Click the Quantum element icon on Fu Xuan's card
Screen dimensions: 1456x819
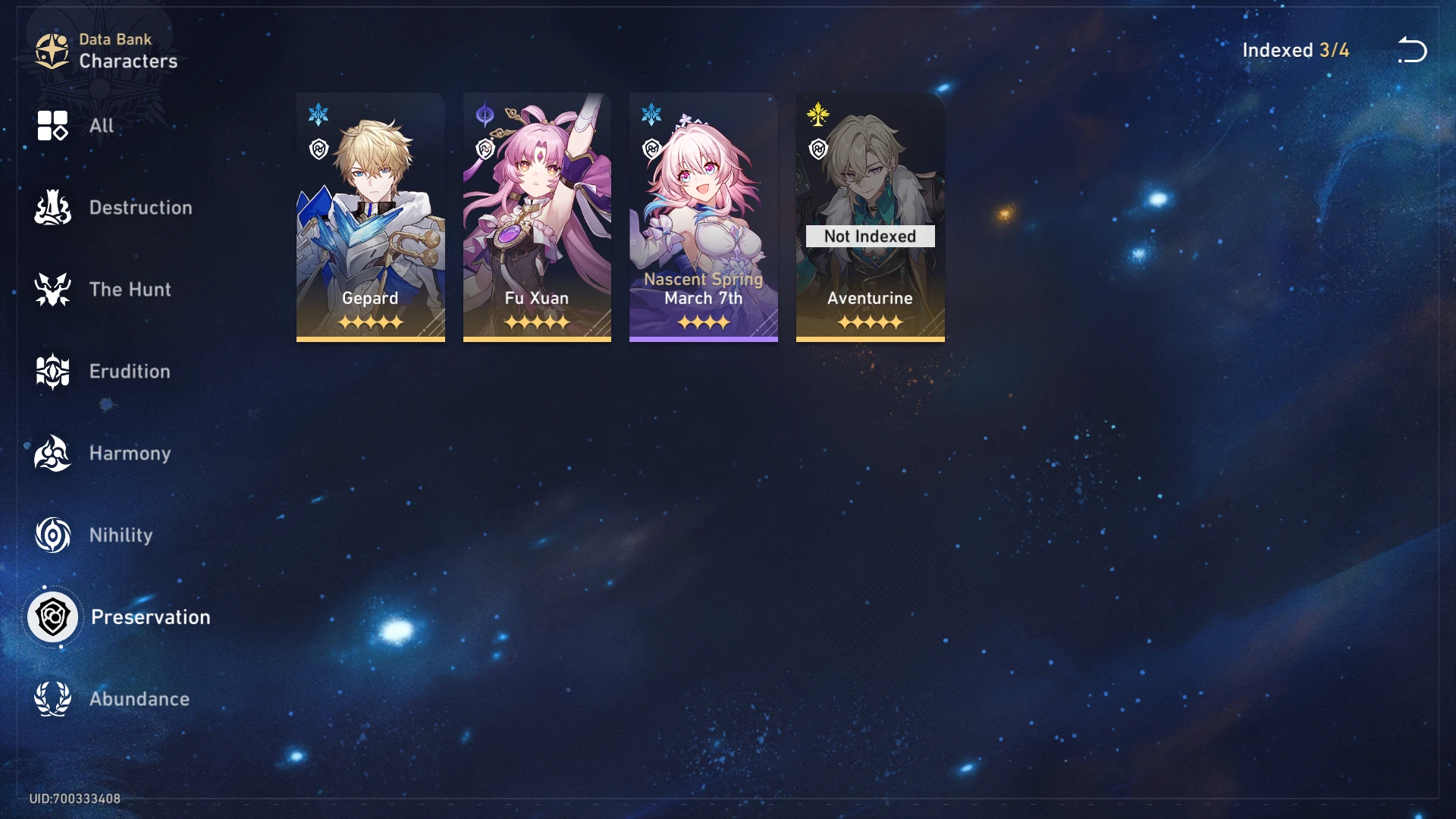(485, 114)
